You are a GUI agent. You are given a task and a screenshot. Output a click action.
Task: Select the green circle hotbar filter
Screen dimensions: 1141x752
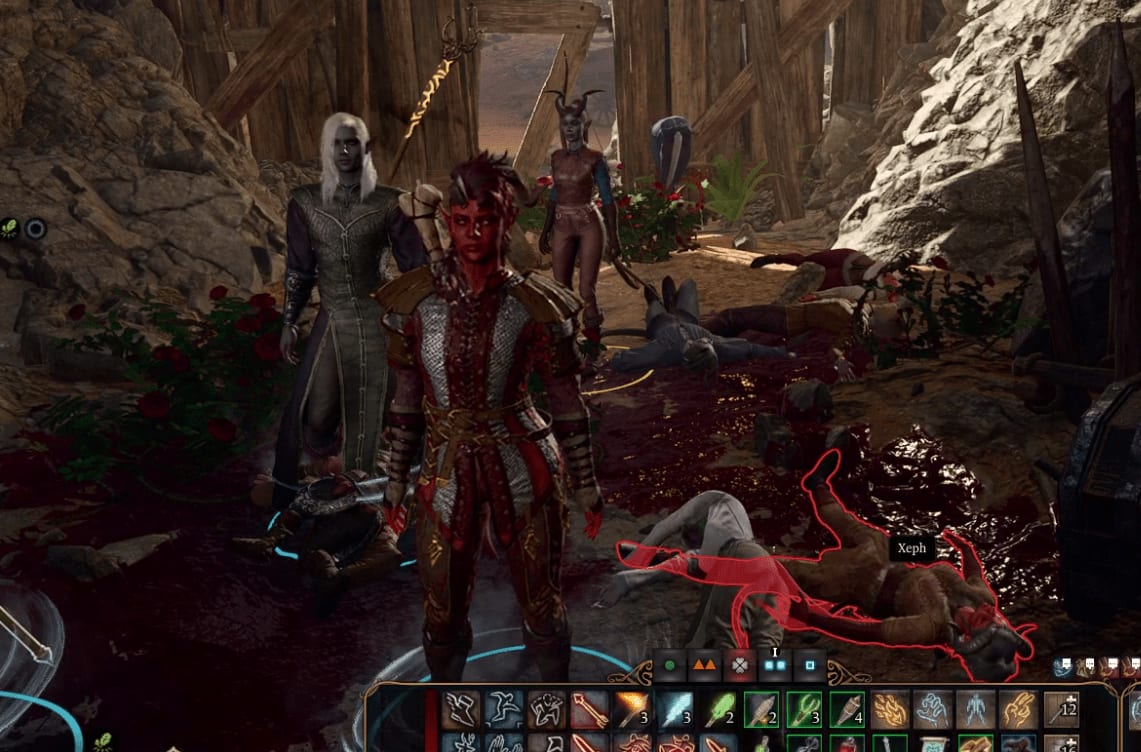coord(670,664)
